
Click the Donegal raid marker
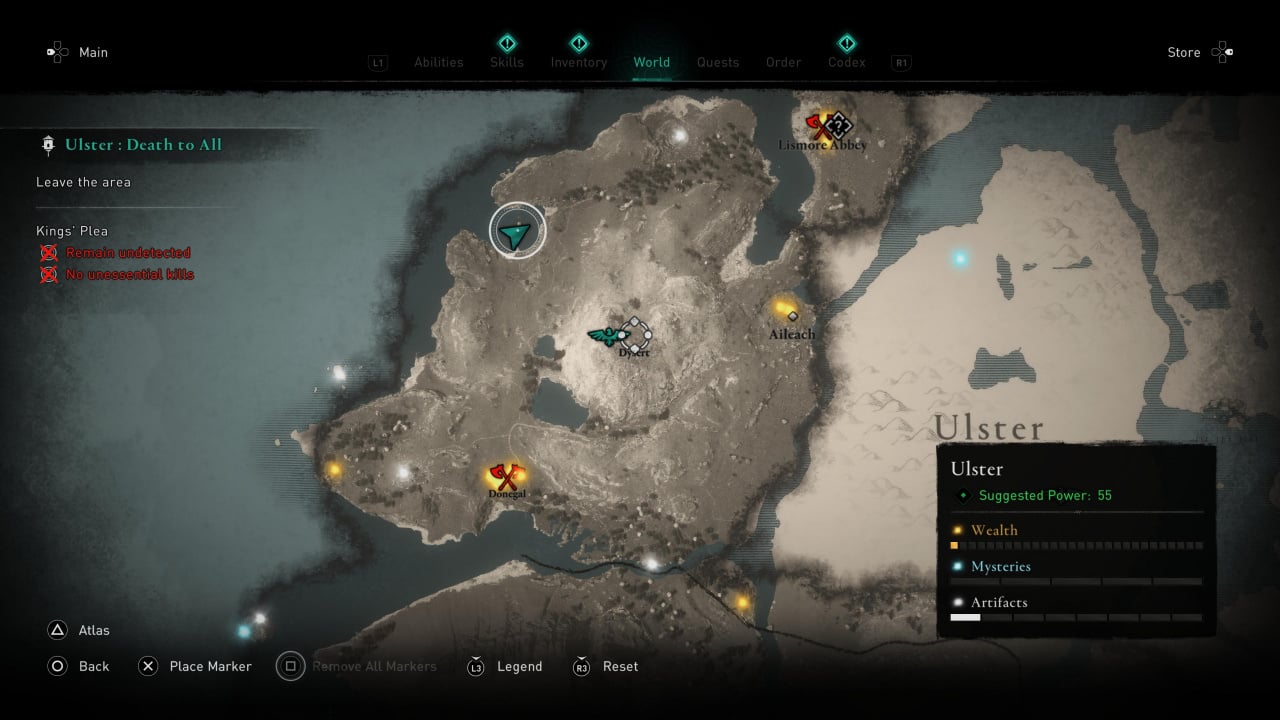(x=503, y=476)
